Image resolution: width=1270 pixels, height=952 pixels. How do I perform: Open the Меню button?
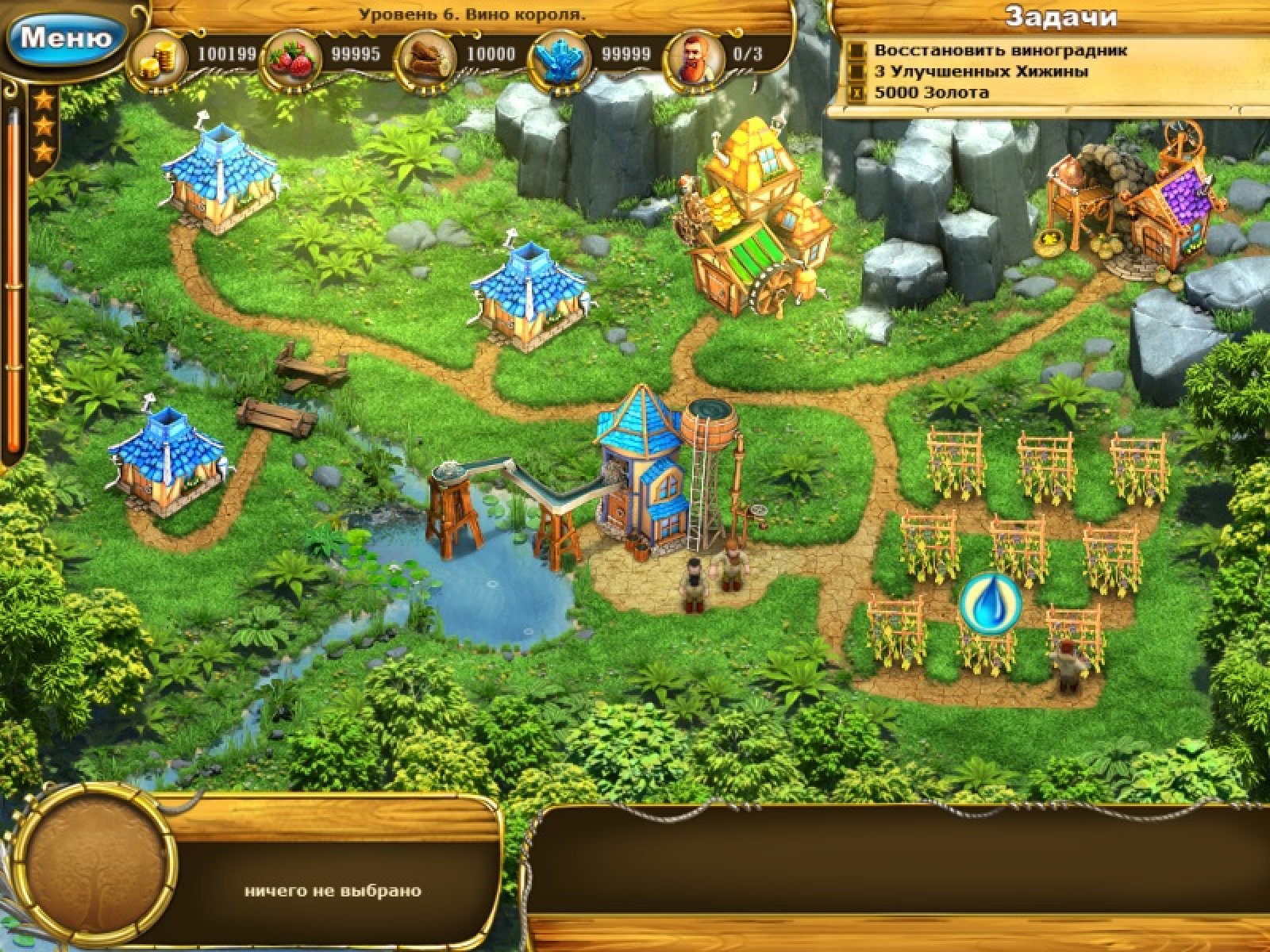pyautogui.click(x=65, y=37)
